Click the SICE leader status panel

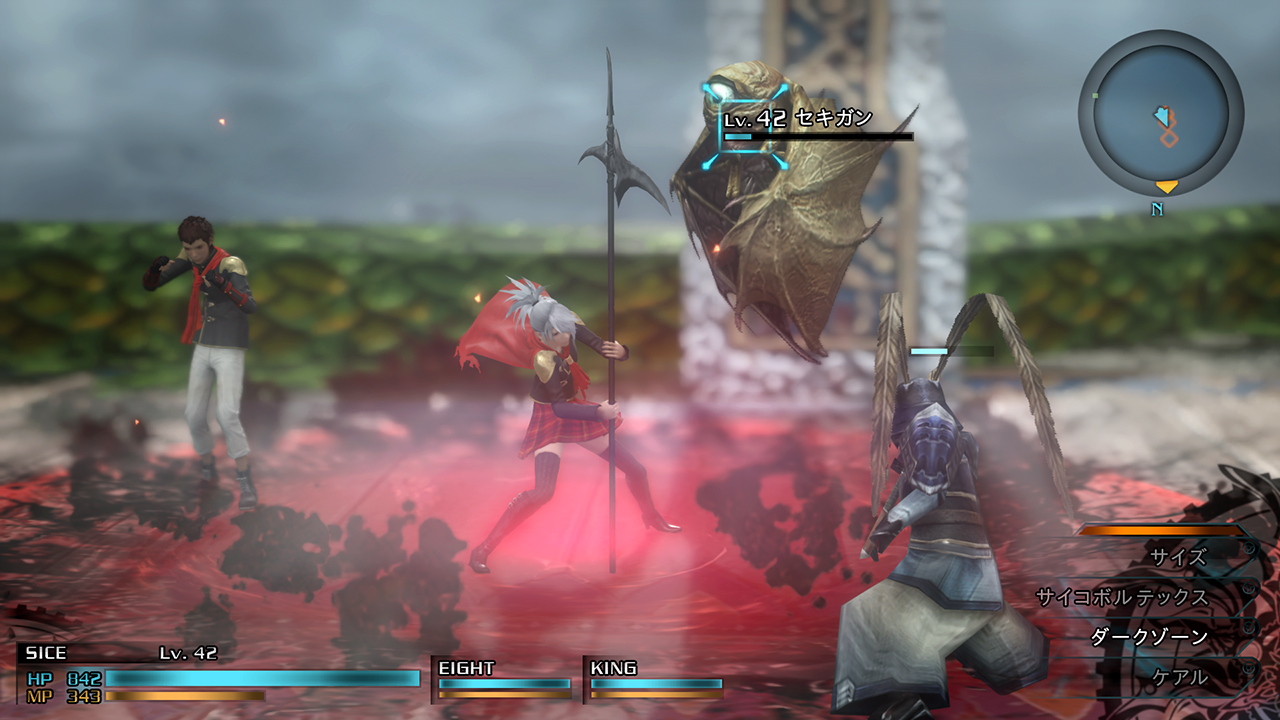coord(220,672)
